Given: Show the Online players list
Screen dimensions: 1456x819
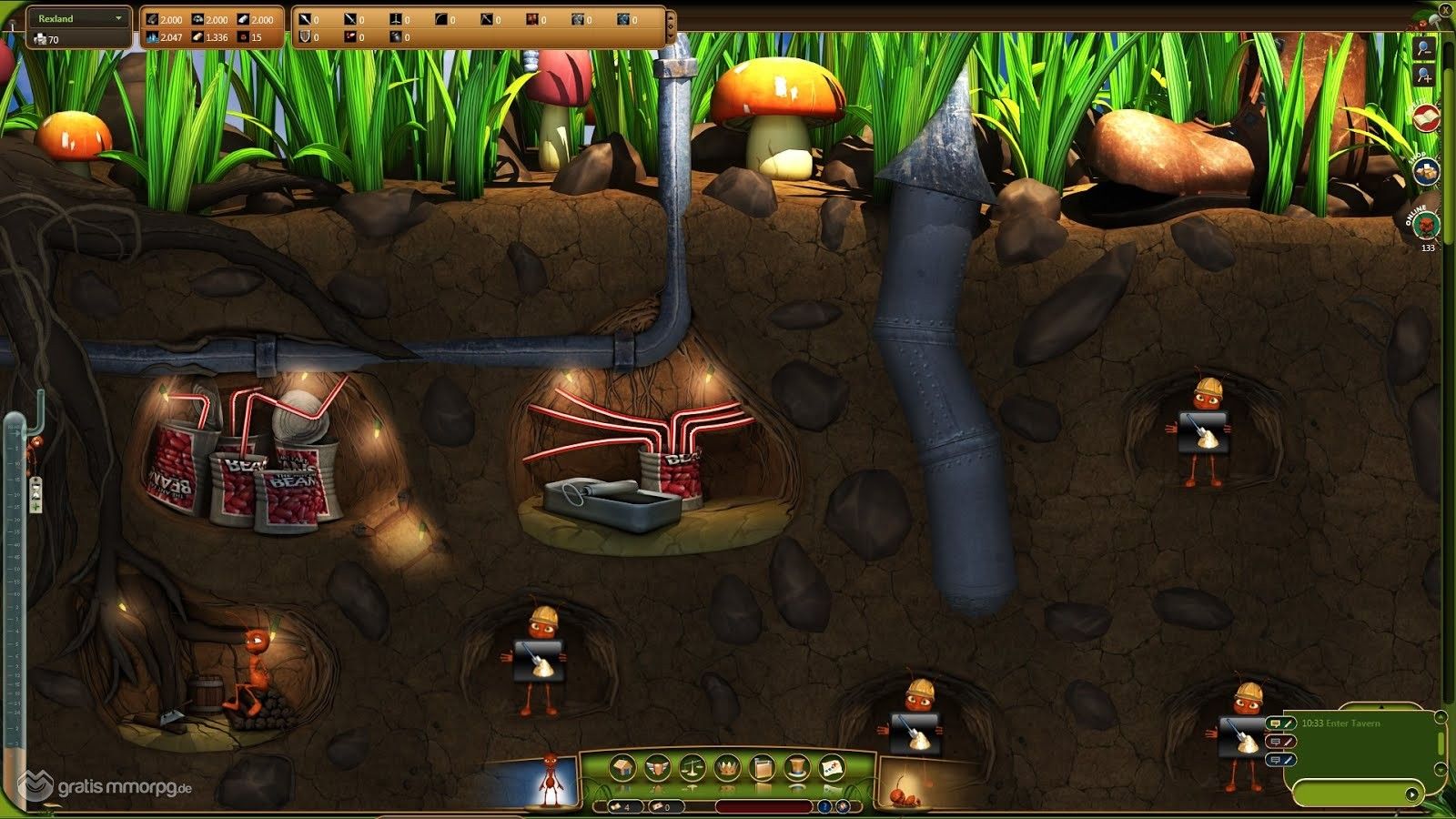Looking at the screenshot, I should (1427, 225).
